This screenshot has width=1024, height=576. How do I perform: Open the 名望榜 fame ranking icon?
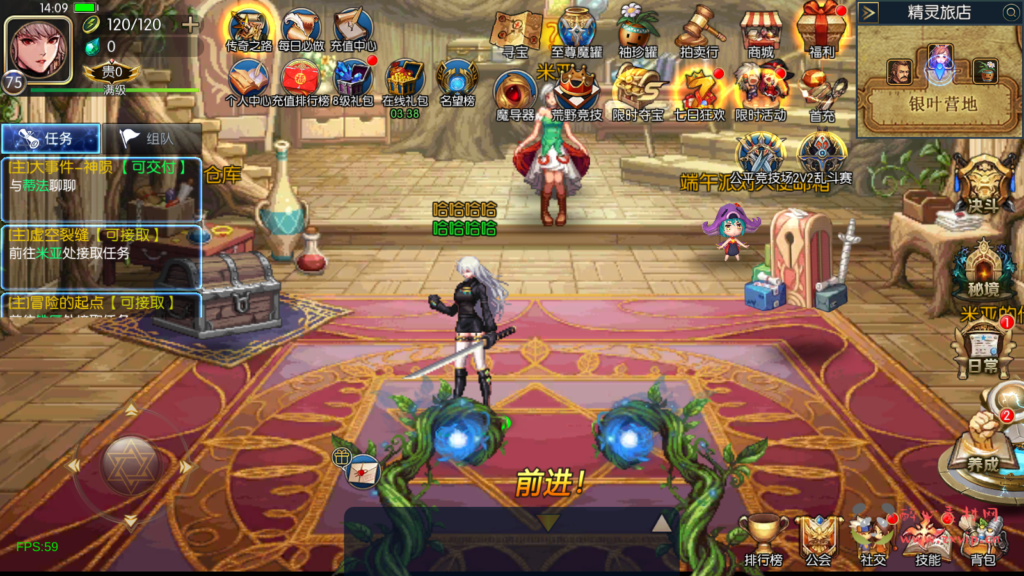457,82
